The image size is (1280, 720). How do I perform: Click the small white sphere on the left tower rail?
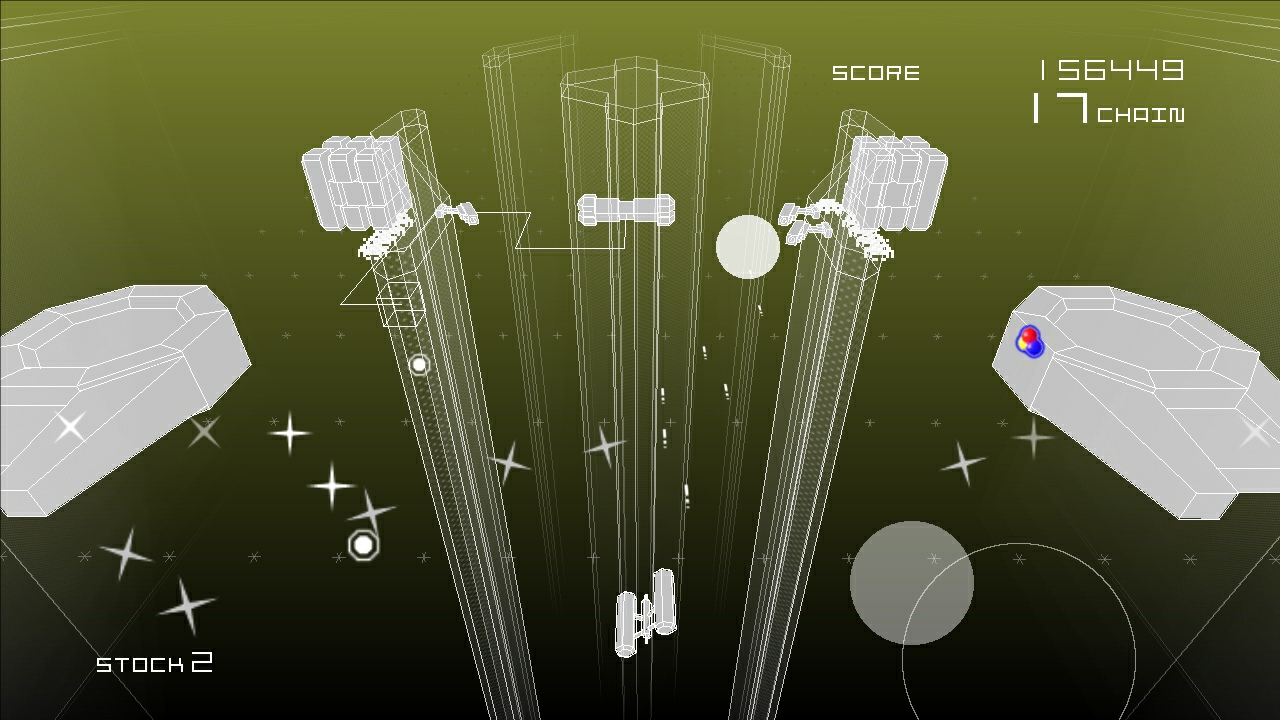tap(419, 364)
